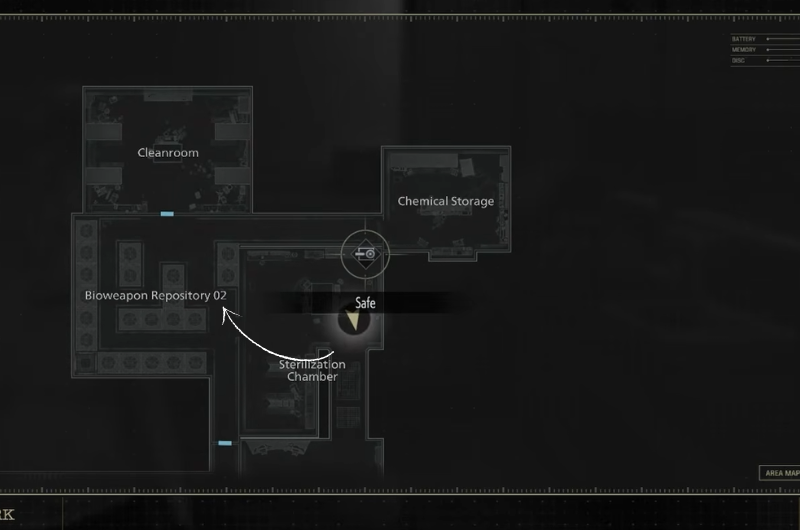Choose the Chemical Storage room
Image resolution: width=800 pixels, height=530 pixels.
tap(446, 201)
